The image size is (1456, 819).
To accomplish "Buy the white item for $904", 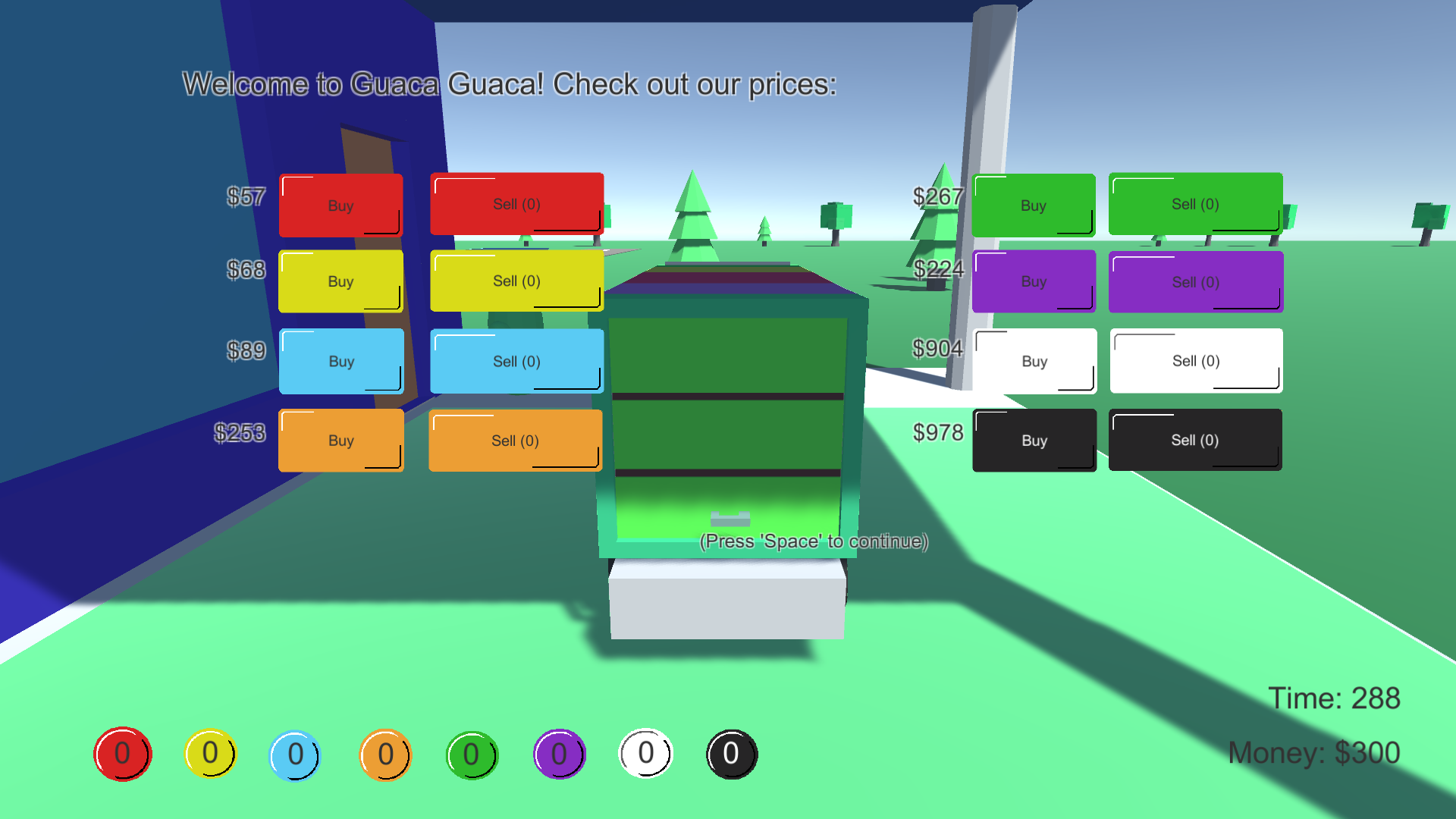I will [x=1034, y=361].
